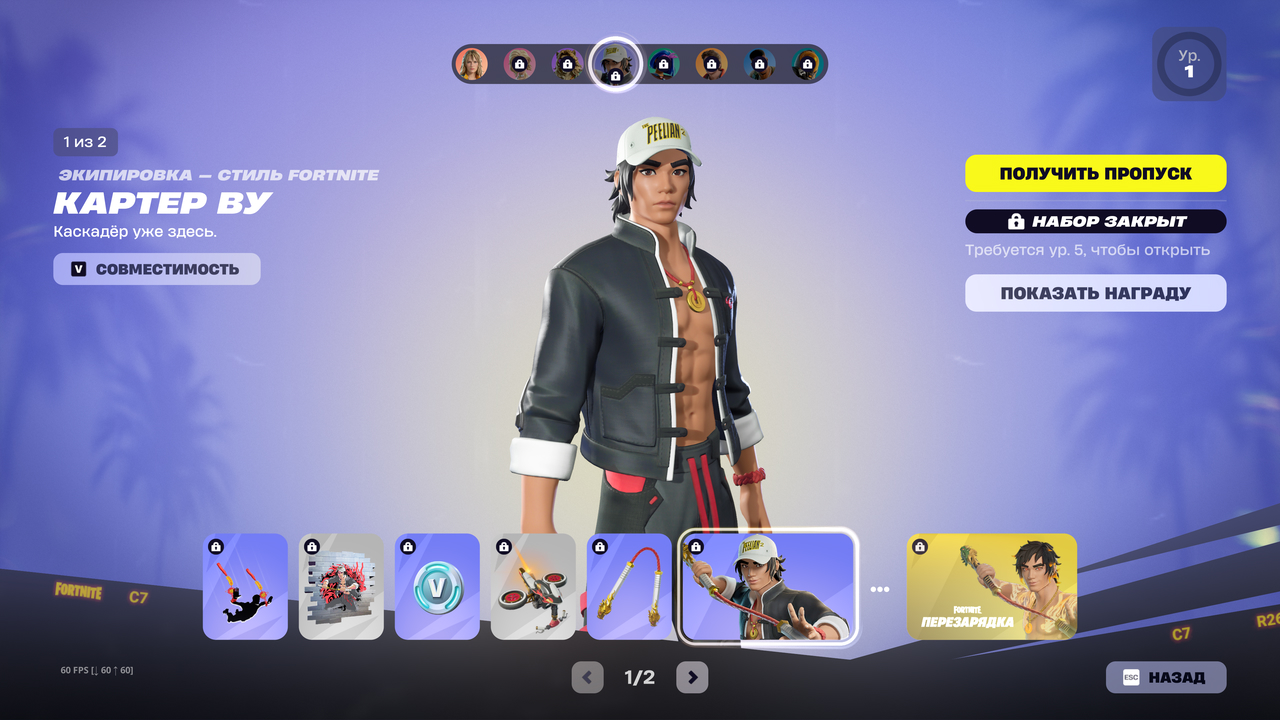1280x720 pixels.
Task: Pick the red drone glider reward
Action: (533, 587)
